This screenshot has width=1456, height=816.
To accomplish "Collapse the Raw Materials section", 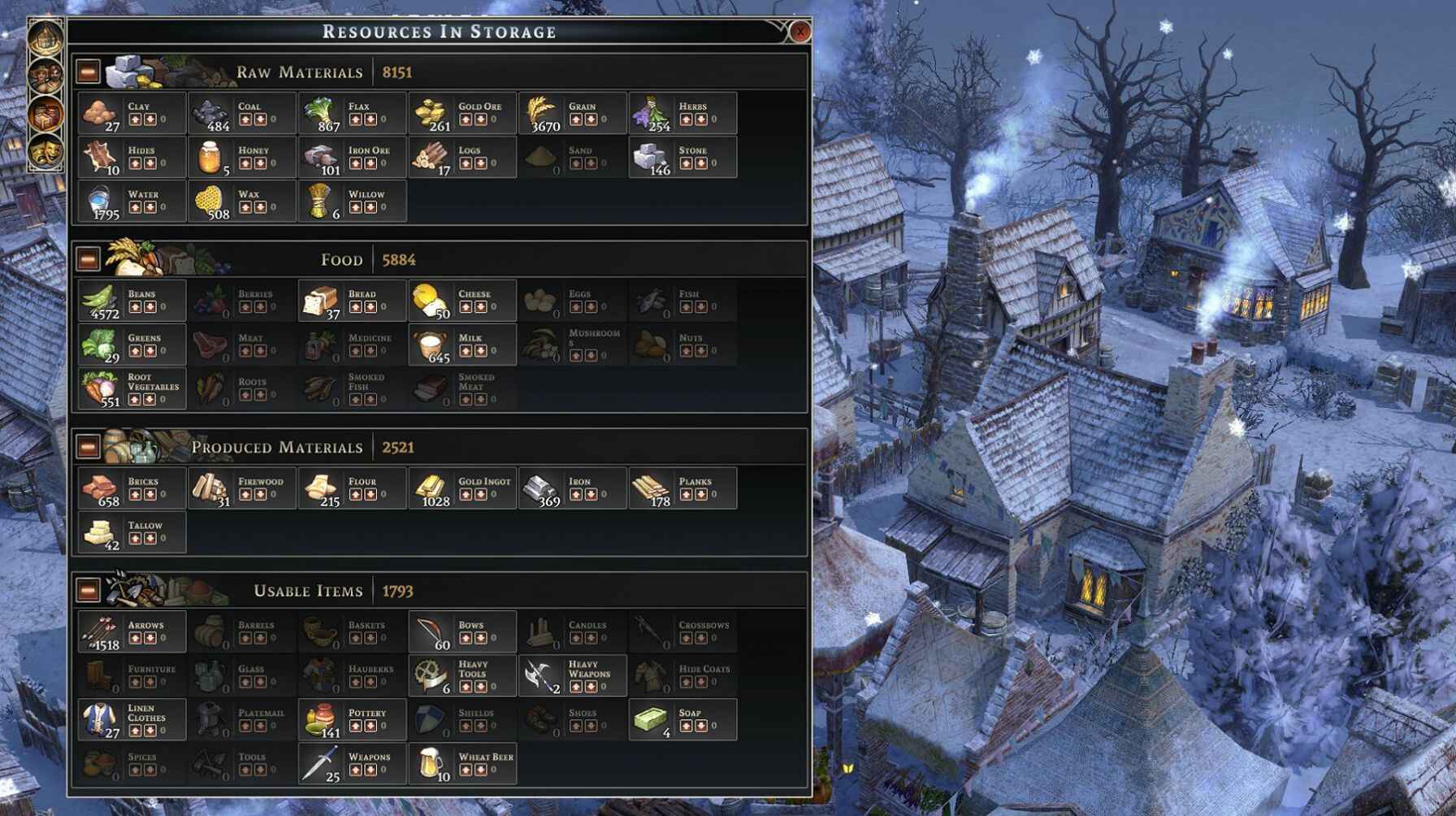I will 88,72.
